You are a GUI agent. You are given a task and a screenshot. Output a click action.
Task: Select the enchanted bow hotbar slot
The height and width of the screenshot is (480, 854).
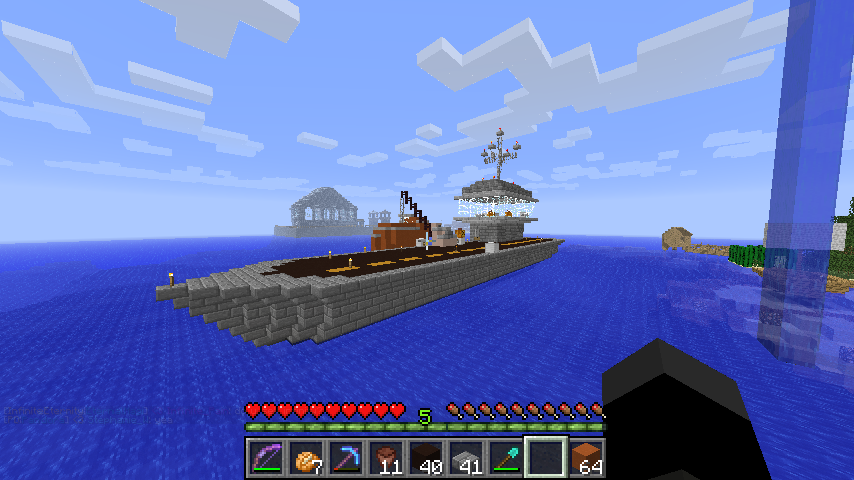[266, 458]
